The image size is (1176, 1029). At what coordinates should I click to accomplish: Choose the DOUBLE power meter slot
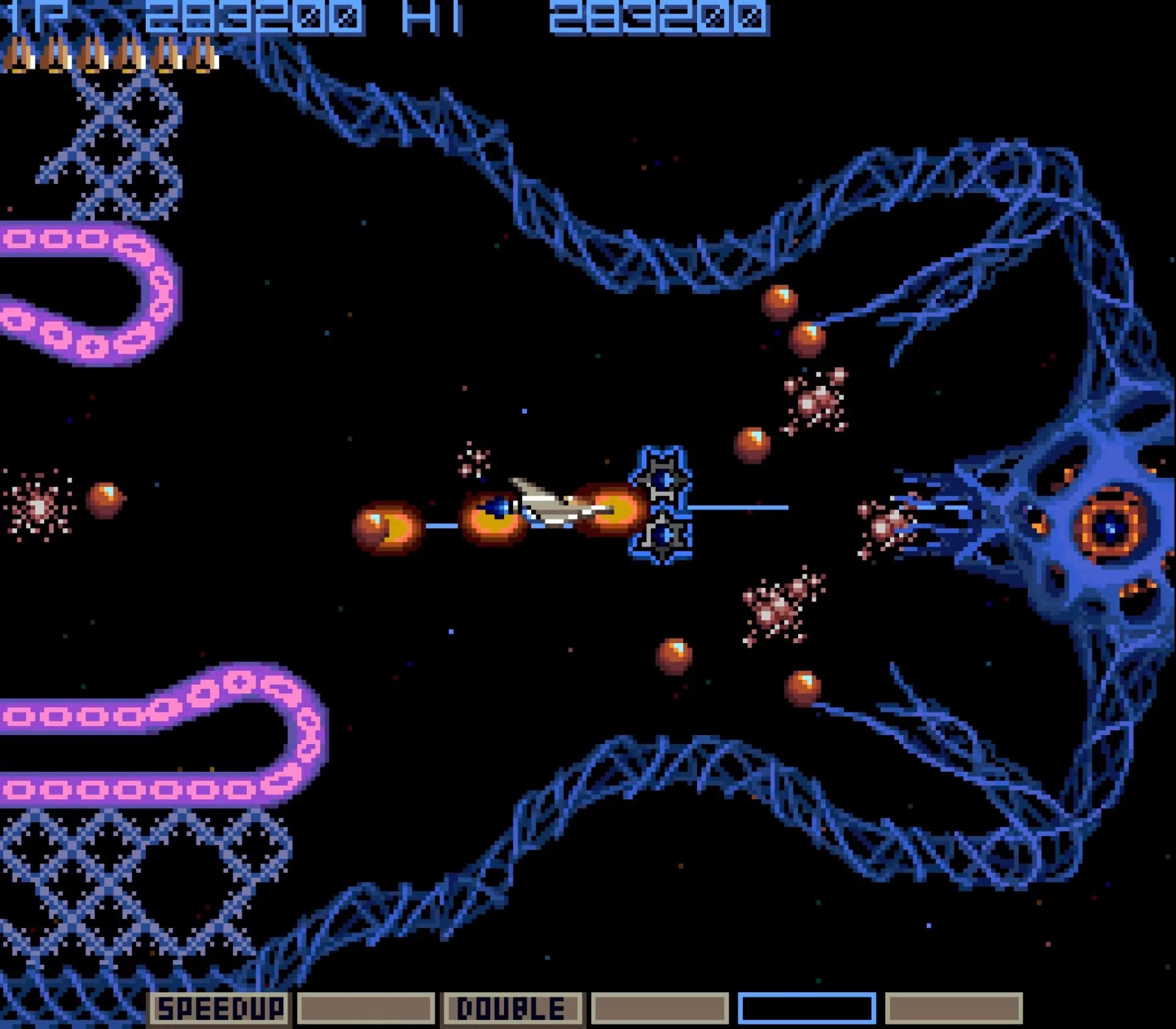pos(512,1008)
